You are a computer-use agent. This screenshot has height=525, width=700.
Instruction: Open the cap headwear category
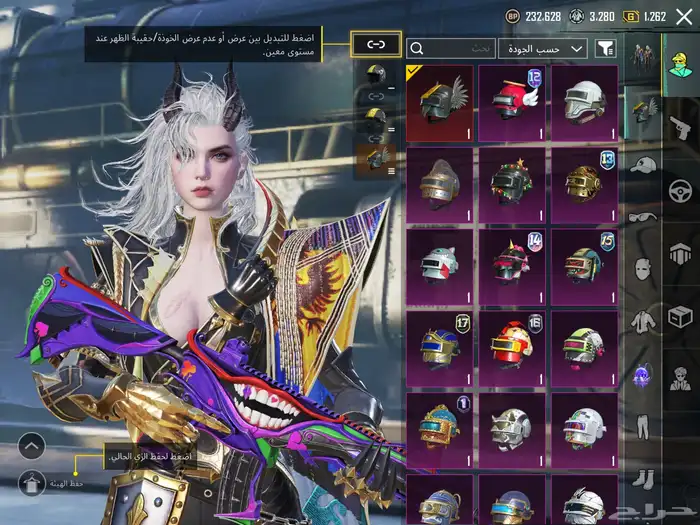(643, 165)
